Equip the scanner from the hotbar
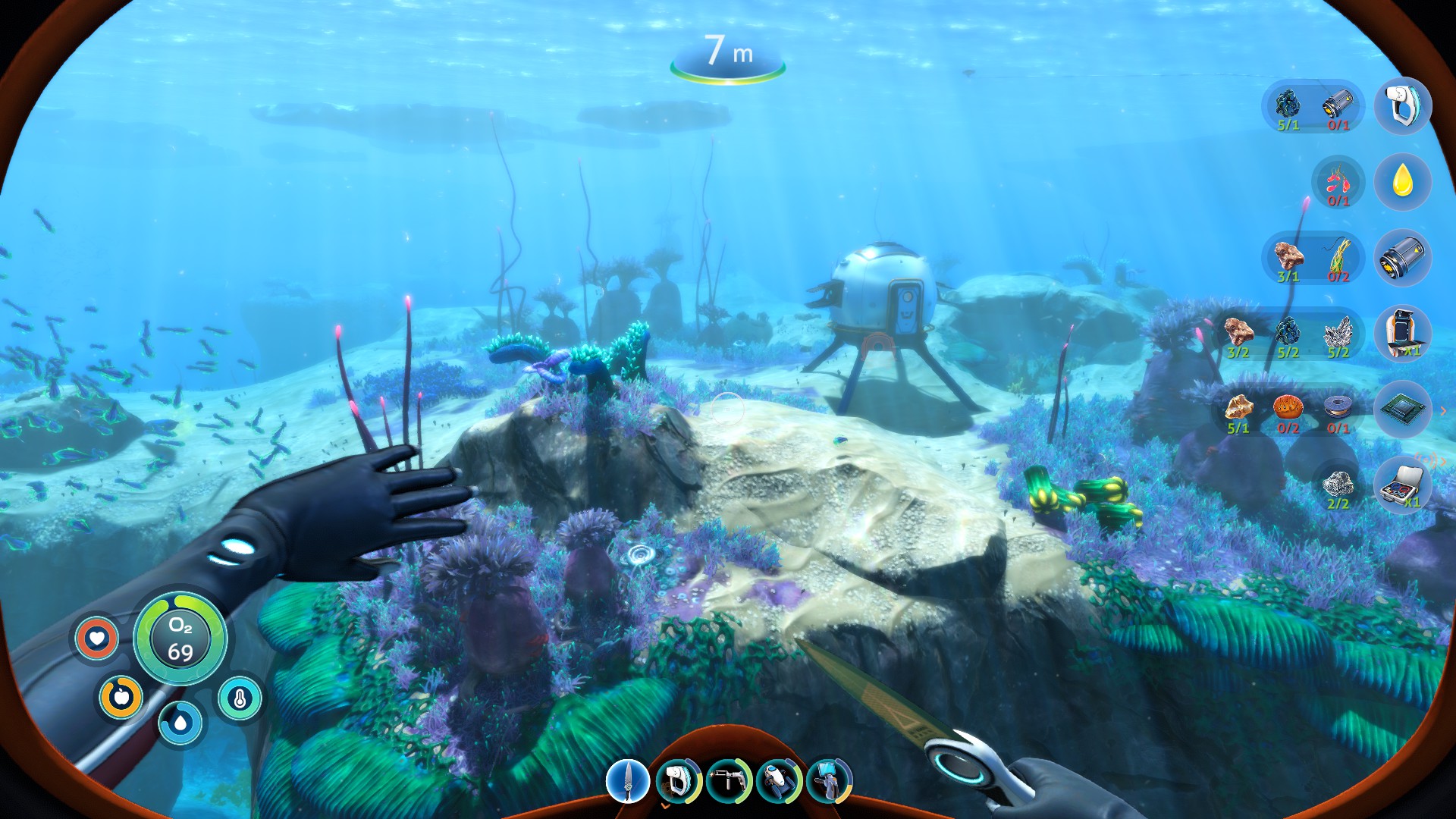The width and height of the screenshot is (1456, 819). point(678,781)
